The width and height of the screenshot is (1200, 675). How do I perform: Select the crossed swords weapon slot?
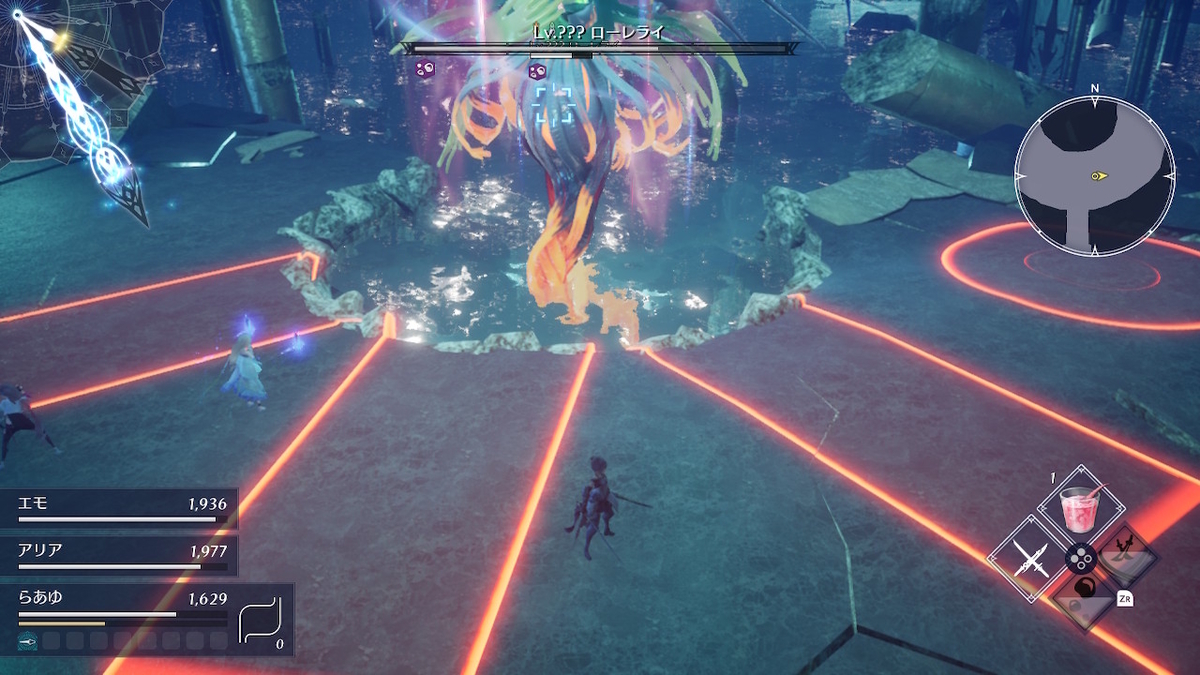pos(1030,558)
